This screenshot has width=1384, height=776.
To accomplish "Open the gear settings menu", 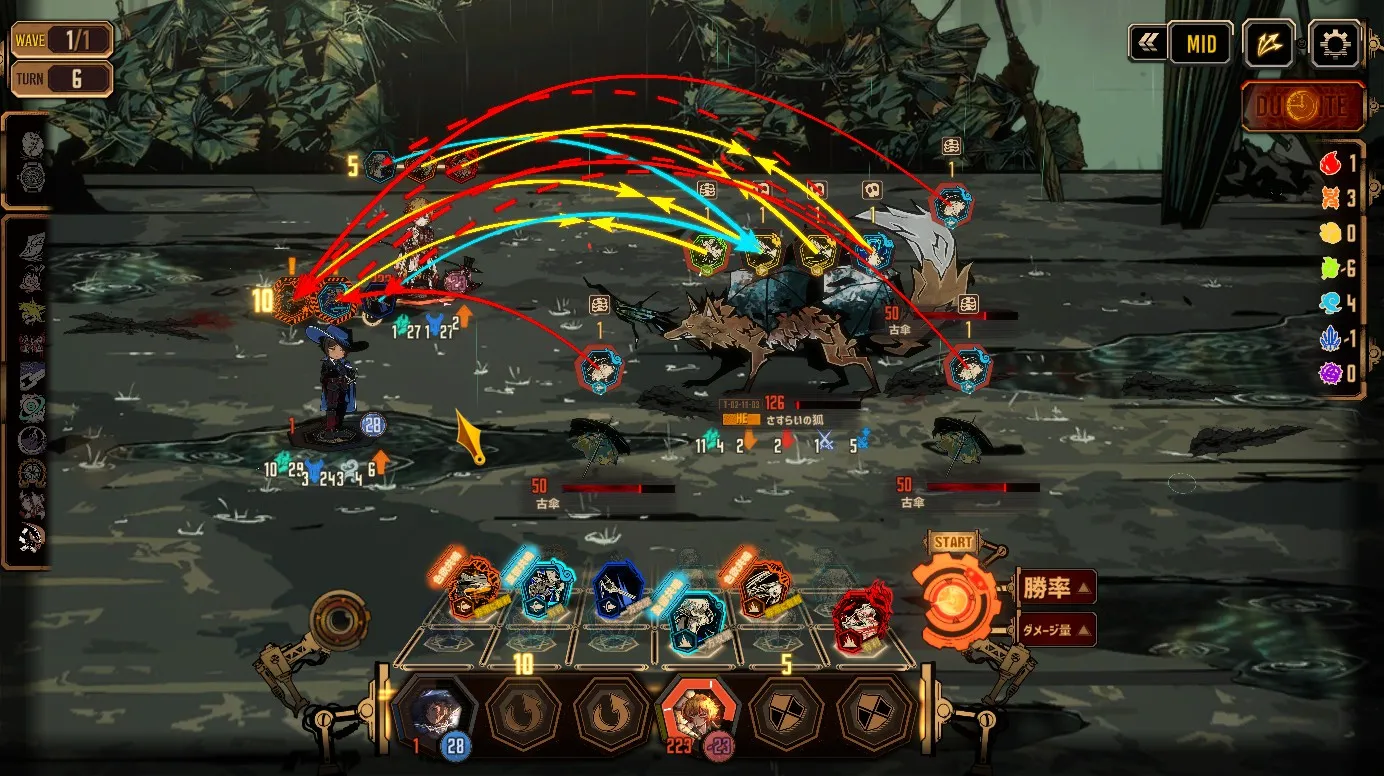I will click(x=1334, y=44).
